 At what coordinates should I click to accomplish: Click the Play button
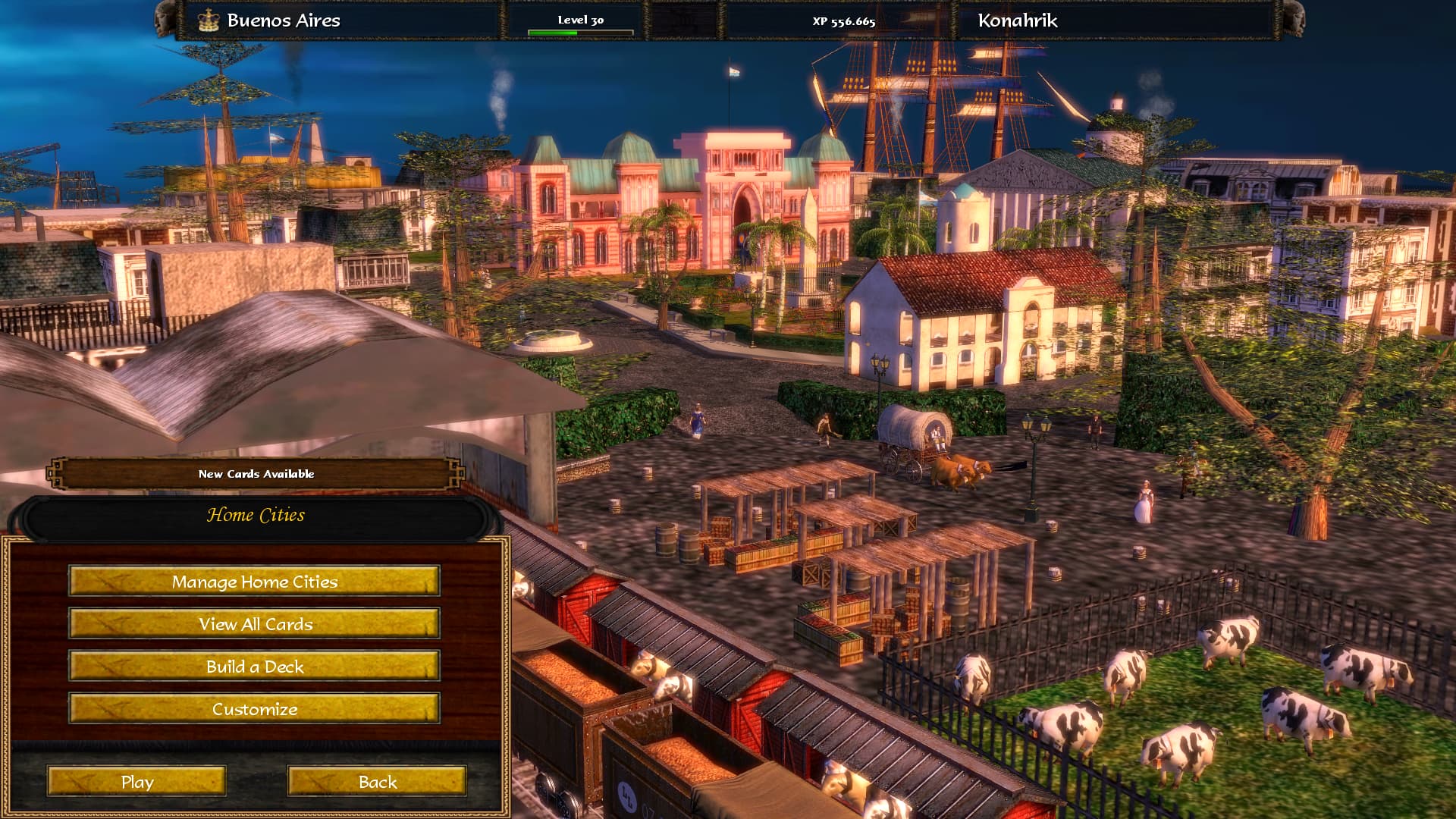tap(136, 782)
